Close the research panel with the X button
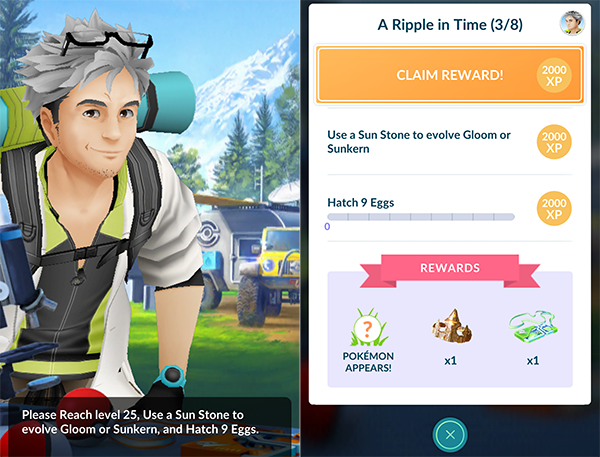600x457 pixels. [x=449, y=434]
